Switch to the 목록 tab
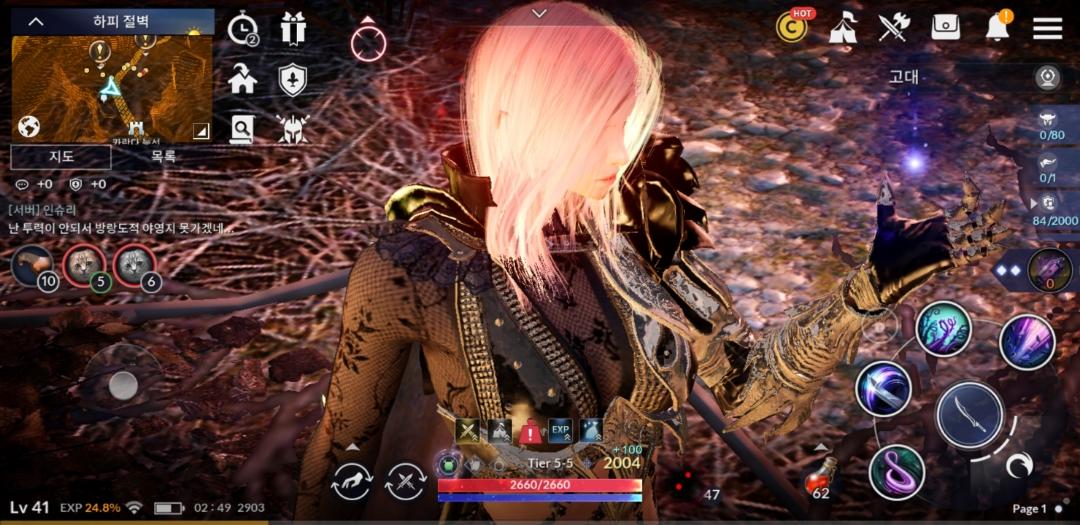Image resolution: width=1080 pixels, height=525 pixels. pos(163,157)
